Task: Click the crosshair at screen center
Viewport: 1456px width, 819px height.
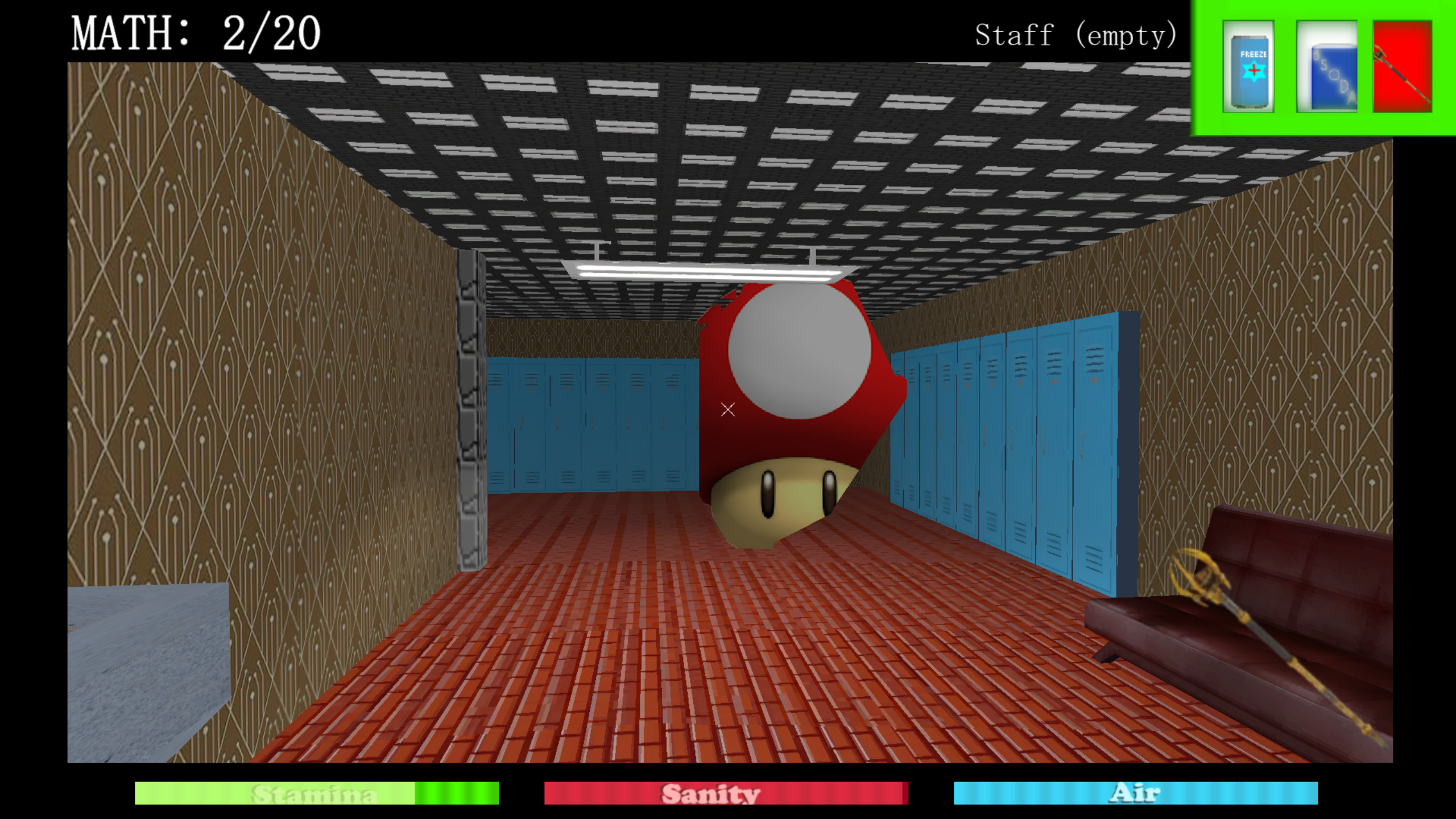Action: point(727,409)
